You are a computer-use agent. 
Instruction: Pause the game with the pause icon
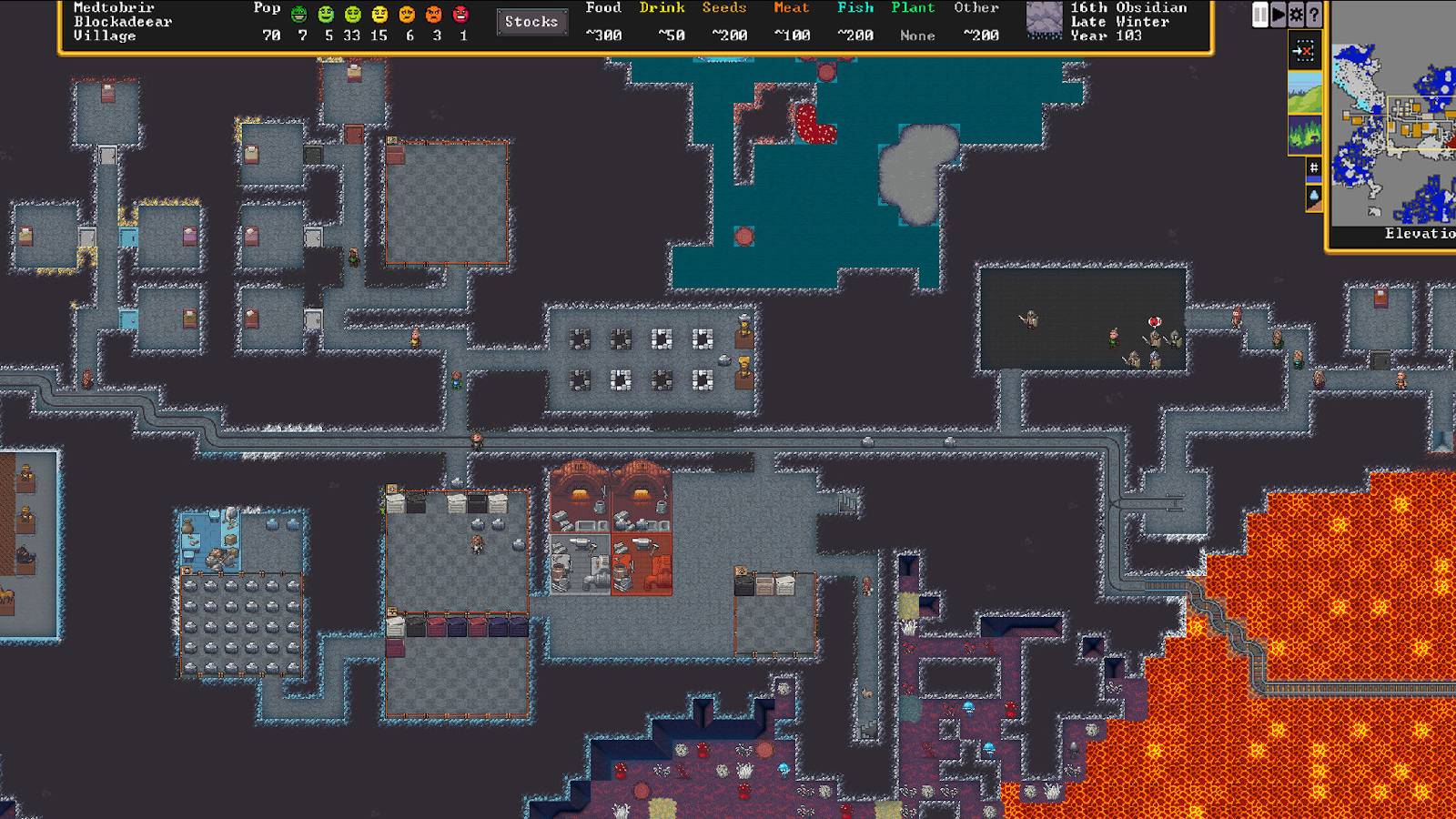[1259, 14]
